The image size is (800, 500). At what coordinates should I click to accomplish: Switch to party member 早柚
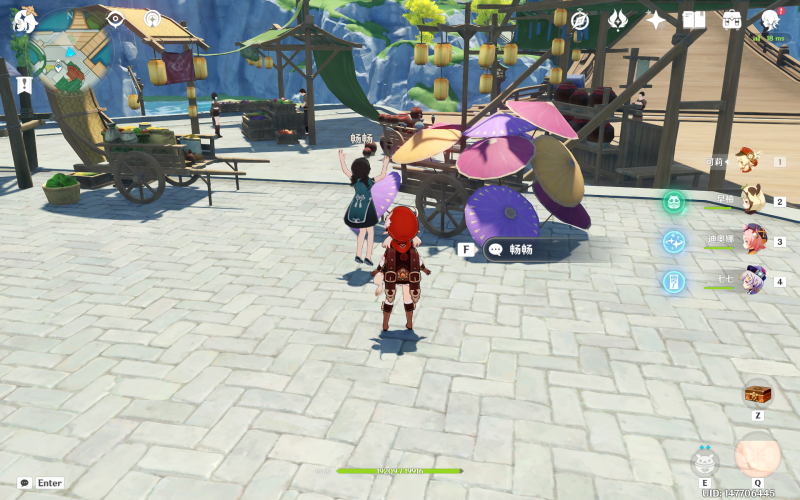750,201
